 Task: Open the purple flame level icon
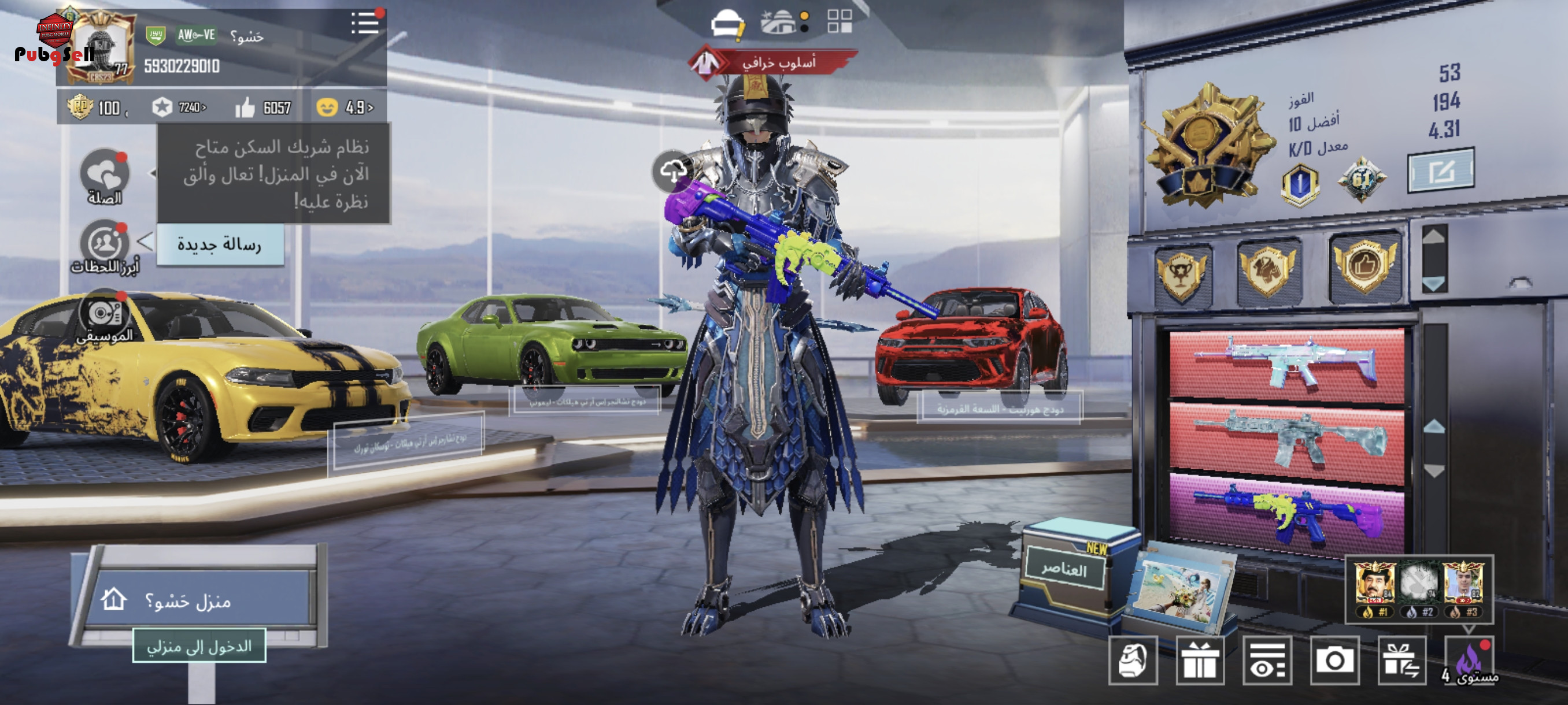pos(1469,661)
